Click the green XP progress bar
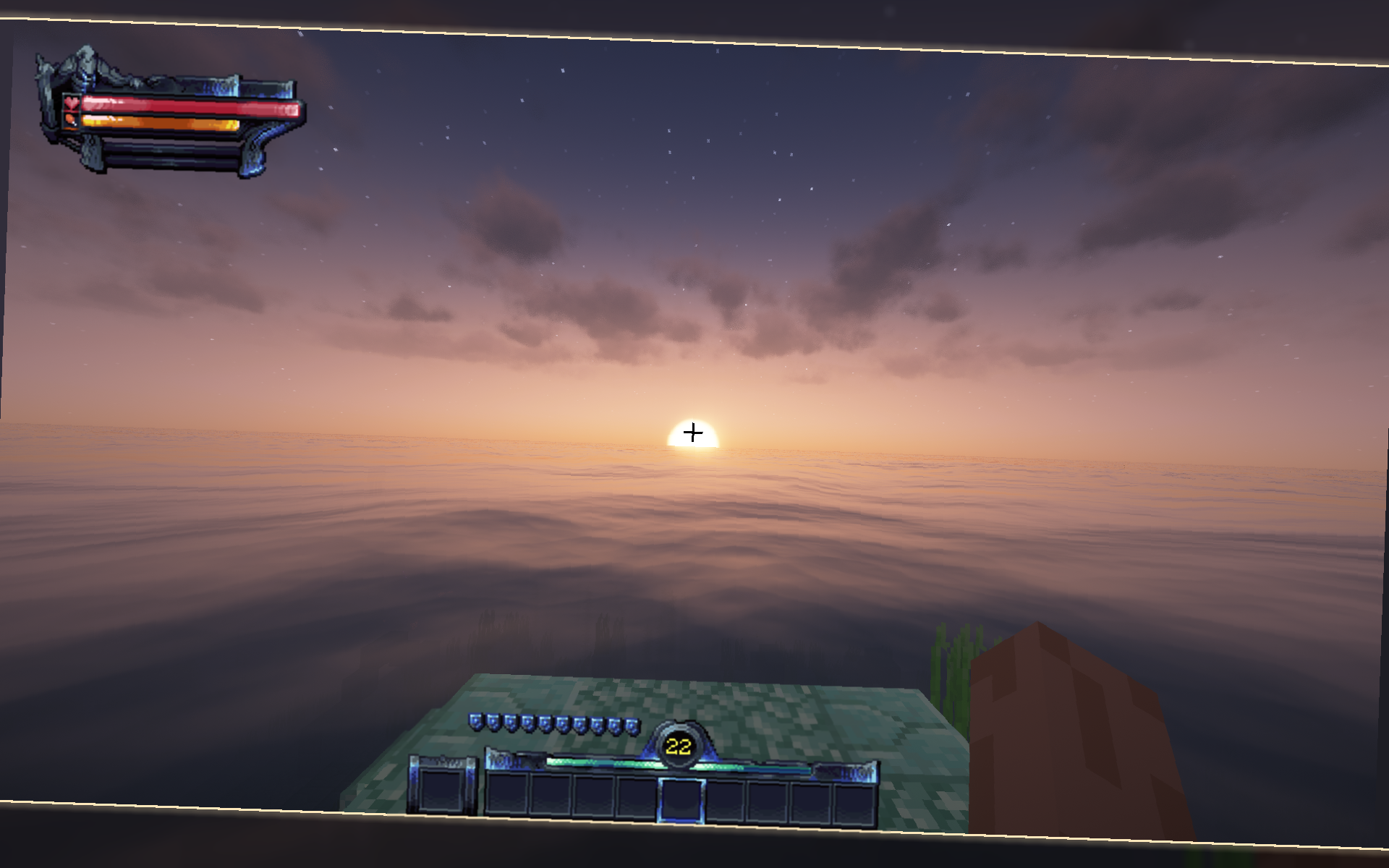Viewport: 1389px width, 868px height. pyautogui.click(x=593, y=762)
